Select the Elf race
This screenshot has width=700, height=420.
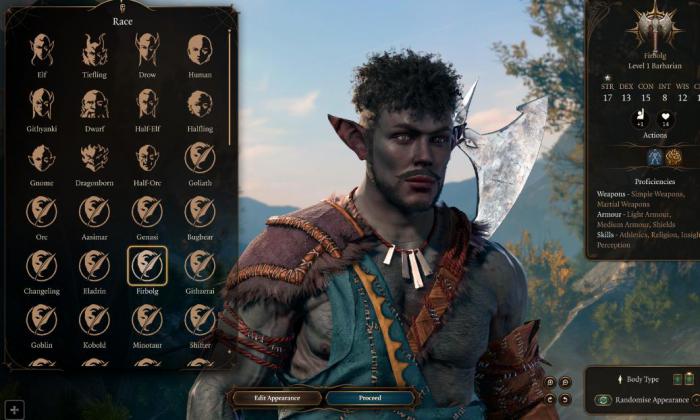coord(41,49)
